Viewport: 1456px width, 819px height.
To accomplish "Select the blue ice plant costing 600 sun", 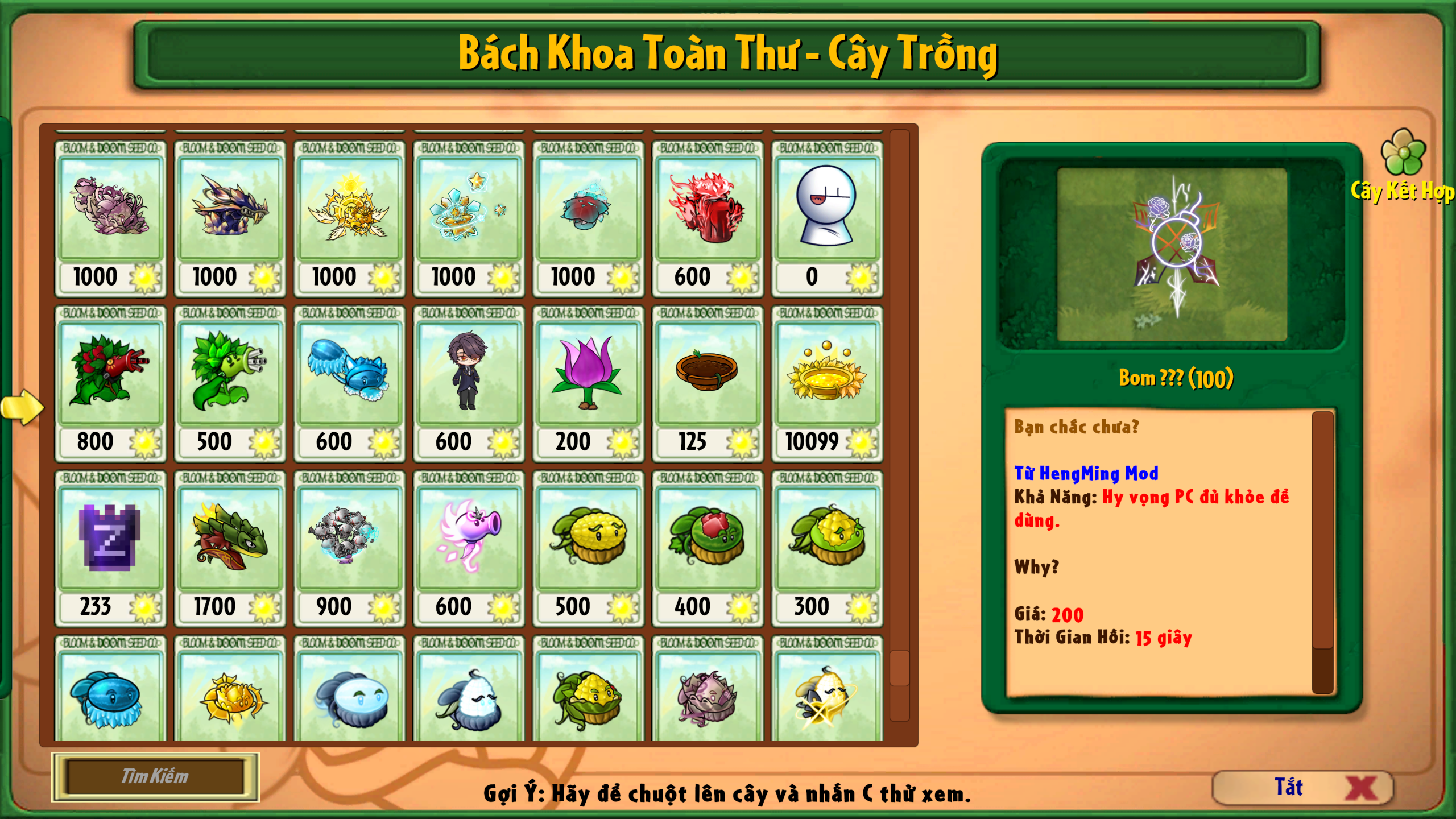I will click(x=350, y=378).
